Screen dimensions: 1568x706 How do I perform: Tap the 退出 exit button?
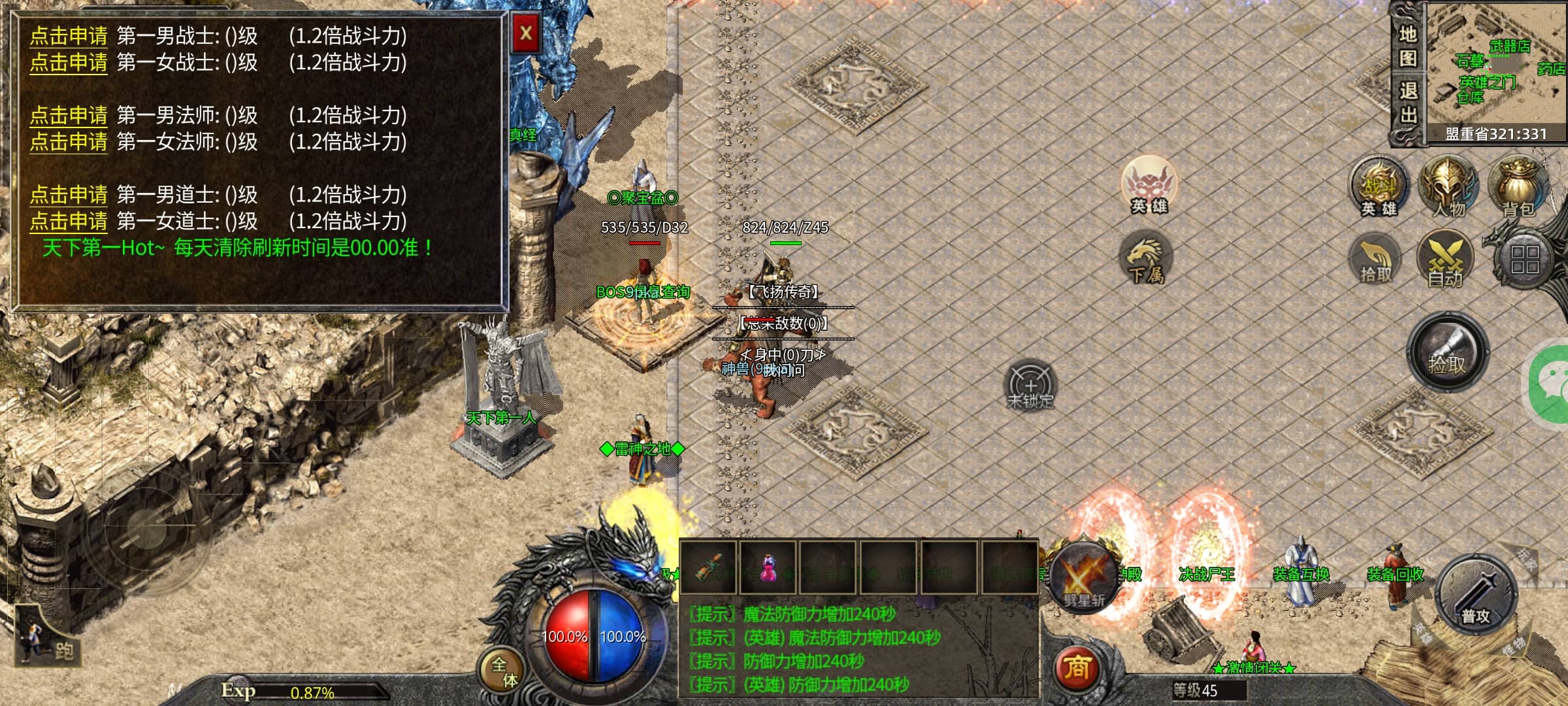pos(1407,103)
